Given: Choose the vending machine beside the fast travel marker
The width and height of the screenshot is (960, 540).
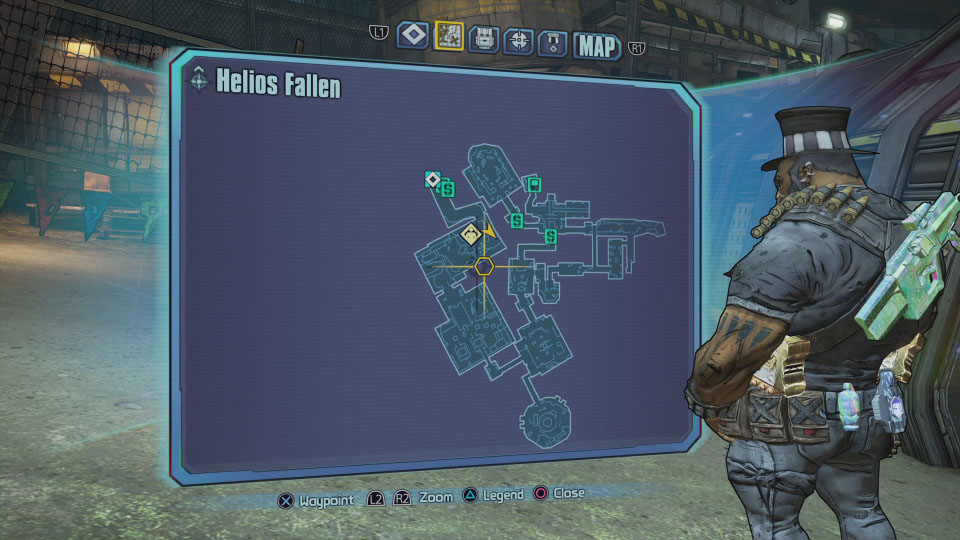Looking at the screenshot, I should pyautogui.click(x=447, y=187).
